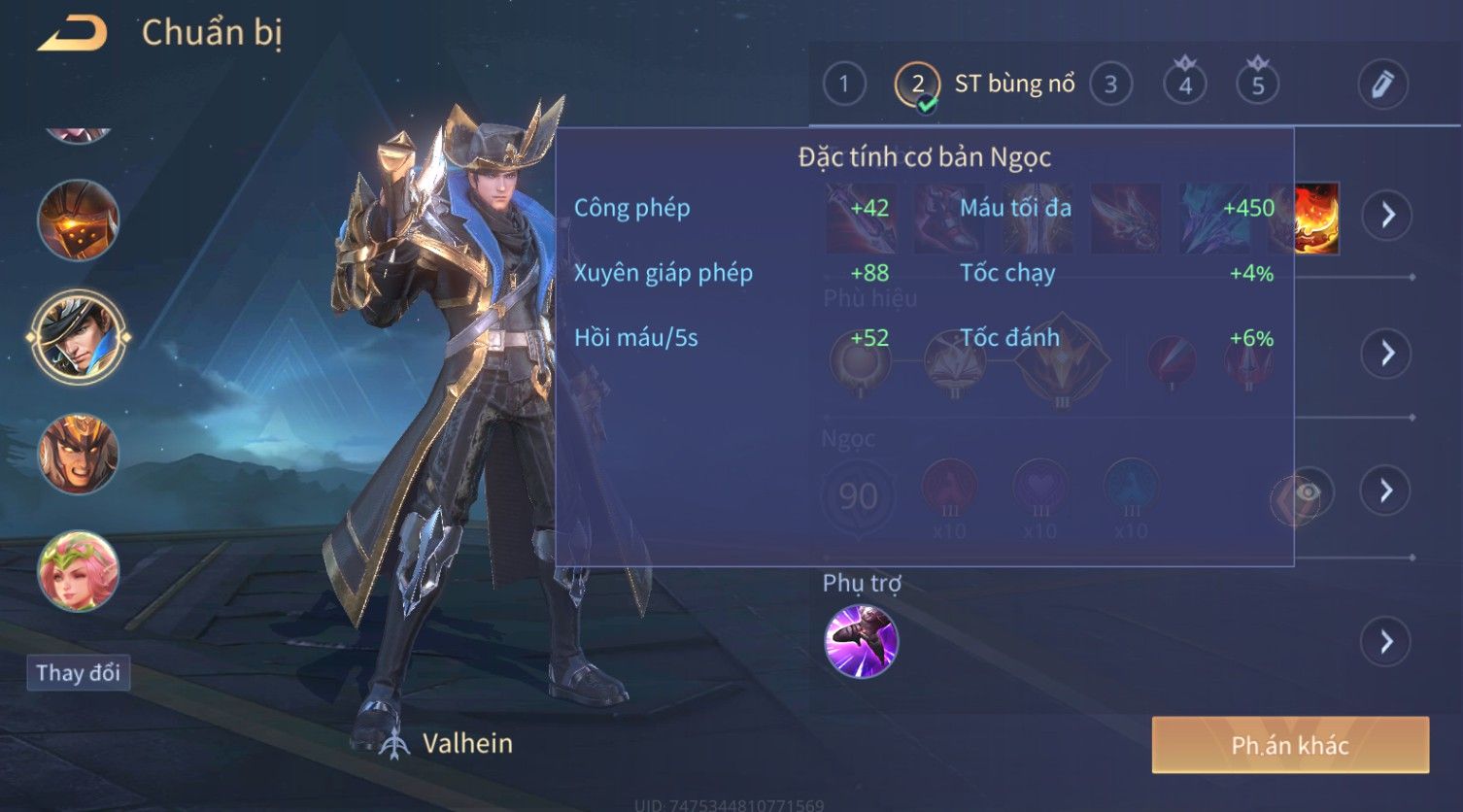Click the Thay đổi button

(78, 673)
